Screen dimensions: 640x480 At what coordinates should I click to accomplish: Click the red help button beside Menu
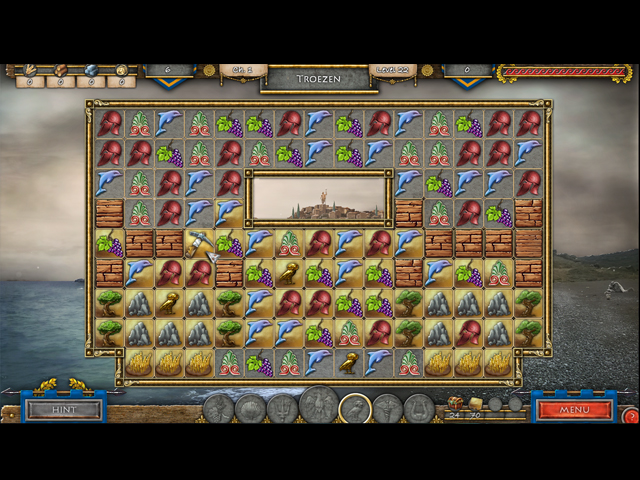pyautogui.click(x=630, y=415)
